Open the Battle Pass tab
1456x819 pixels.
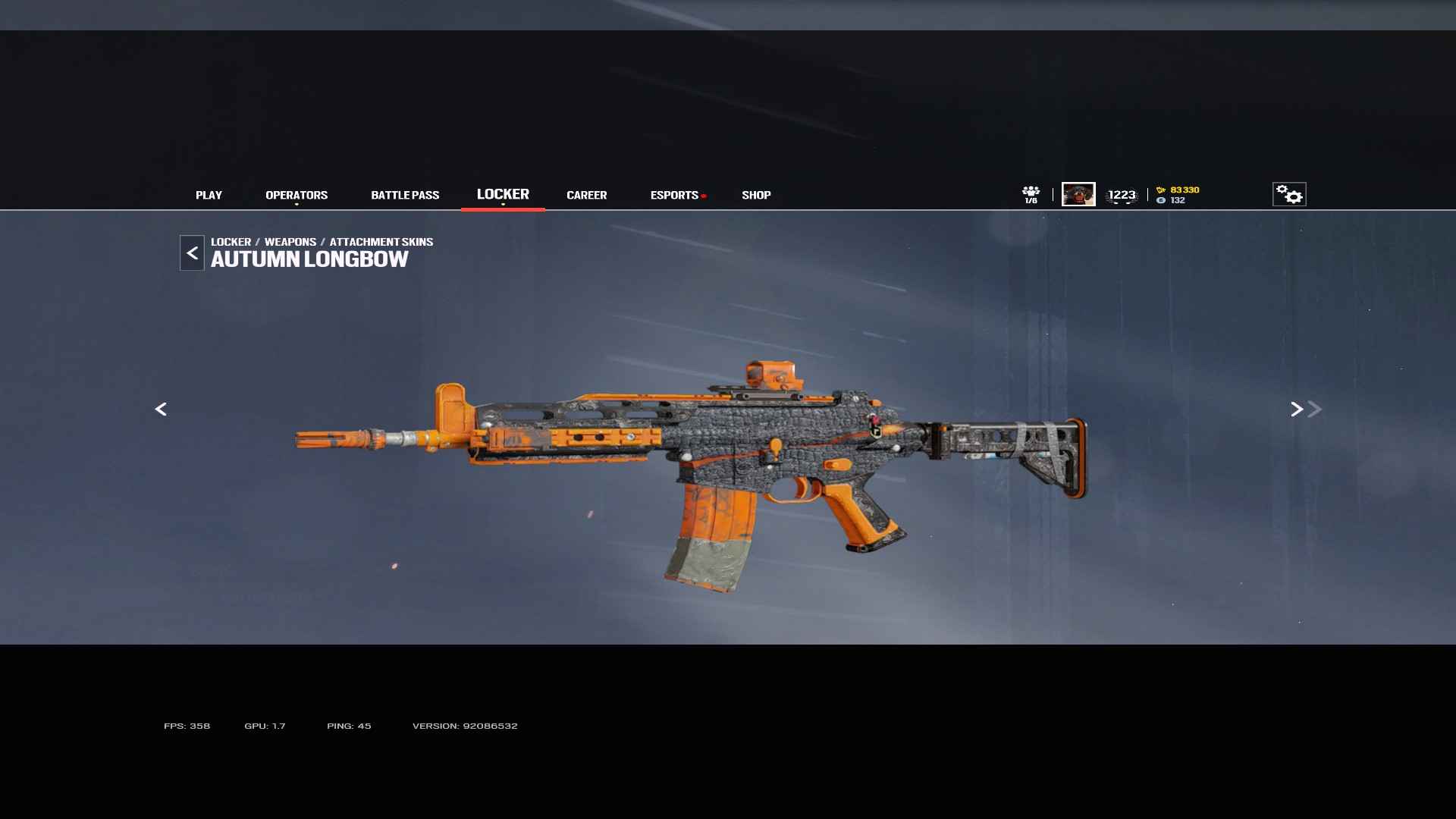(405, 195)
